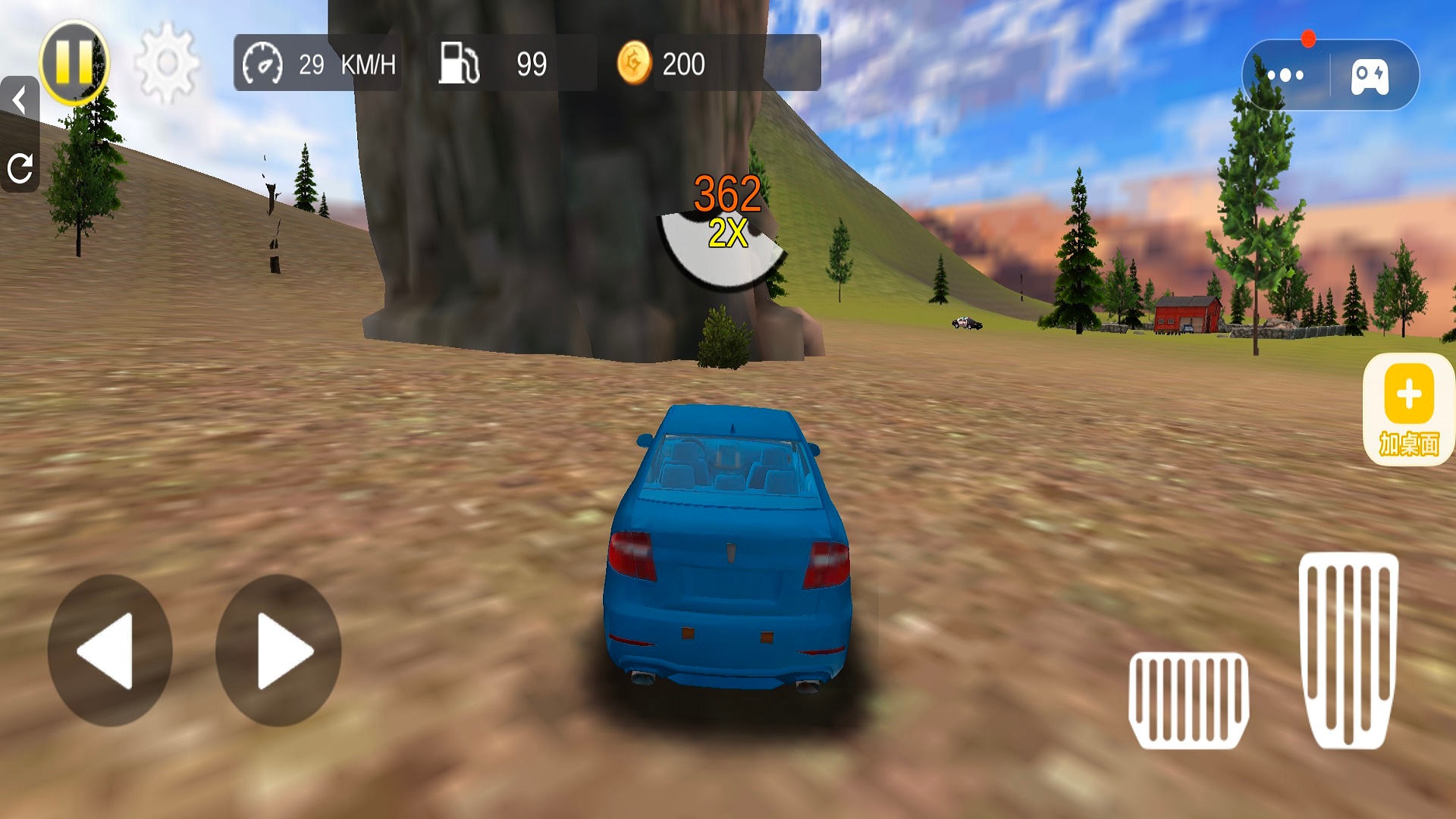Hit the tall accelerator pedal
1456x819 pixels.
(1348, 649)
